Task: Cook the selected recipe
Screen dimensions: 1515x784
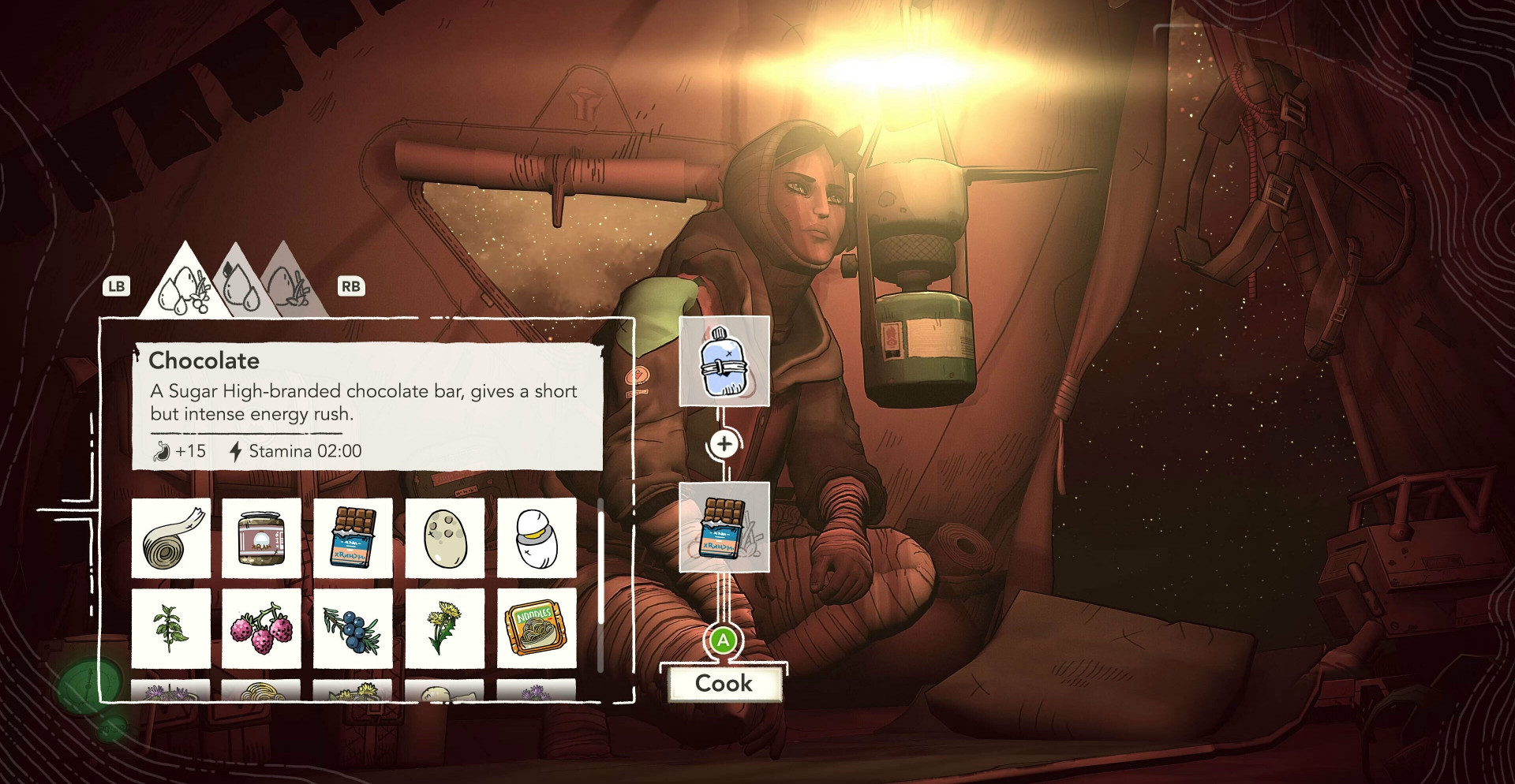Action: click(724, 683)
